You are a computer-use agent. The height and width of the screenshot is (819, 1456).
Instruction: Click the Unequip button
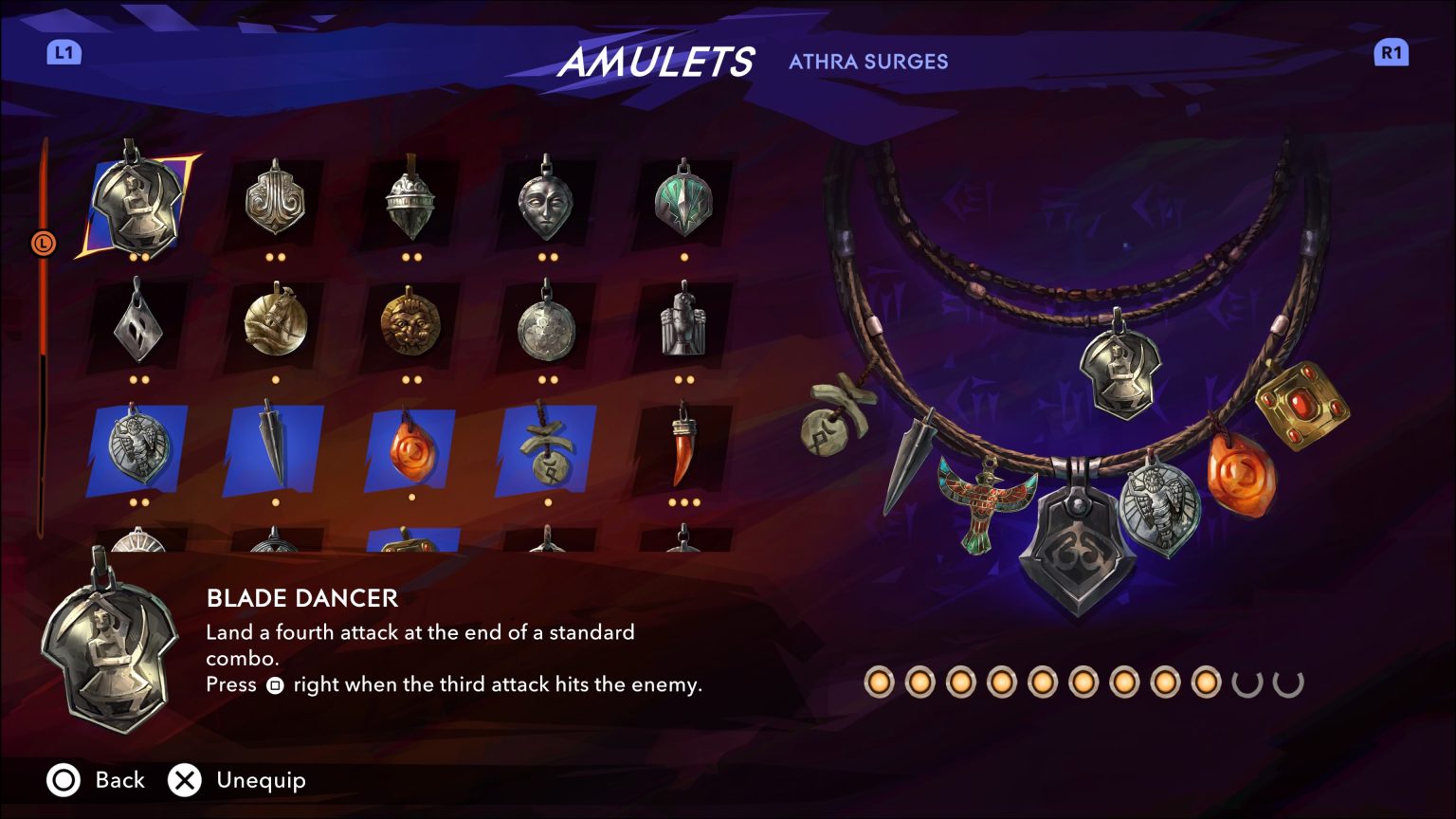[186, 780]
